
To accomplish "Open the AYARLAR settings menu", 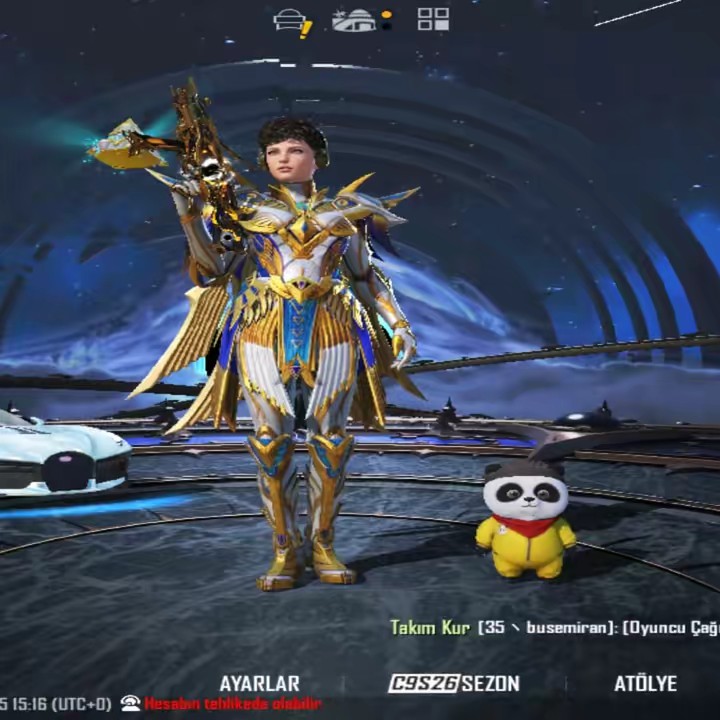I will 259,684.
